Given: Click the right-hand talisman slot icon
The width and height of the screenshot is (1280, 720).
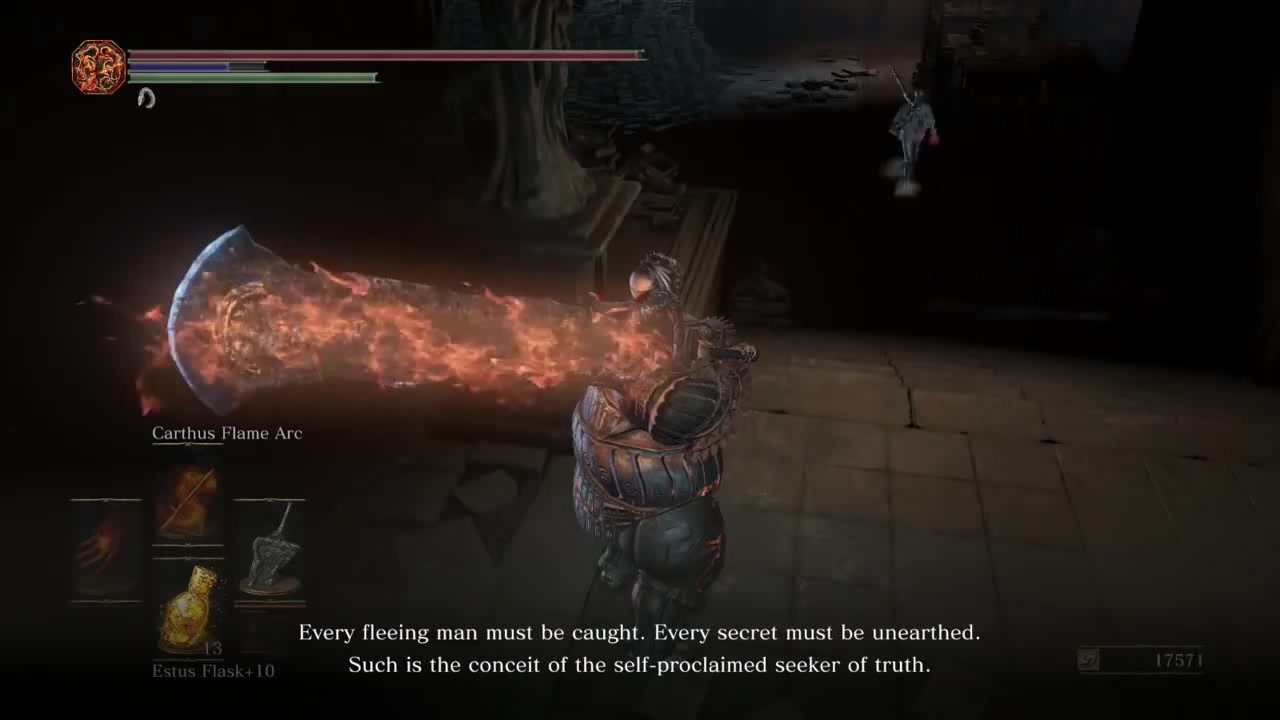Looking at the screenshot, I should pos(268,550).
